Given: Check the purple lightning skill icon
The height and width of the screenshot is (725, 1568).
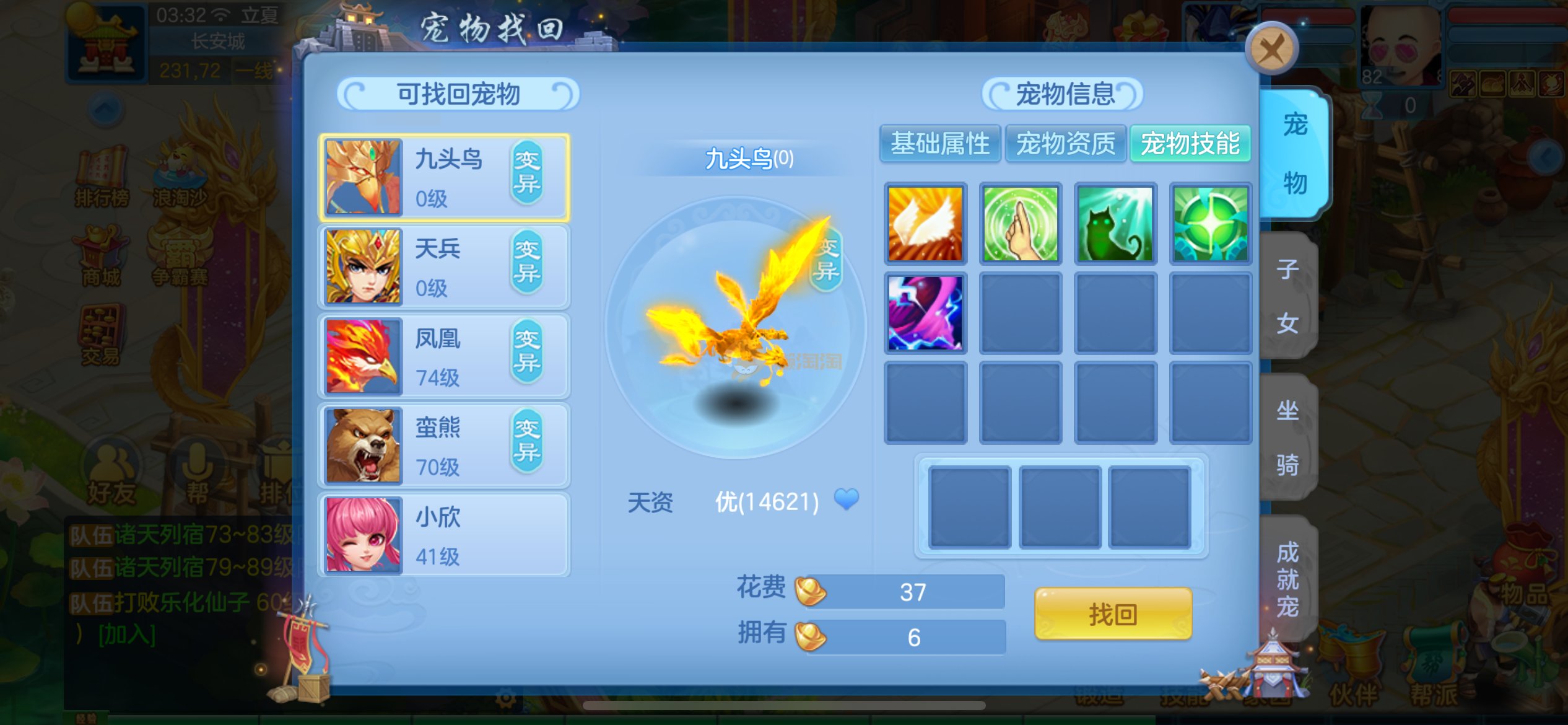Looking at the screenshot, I should click(925, 313).
